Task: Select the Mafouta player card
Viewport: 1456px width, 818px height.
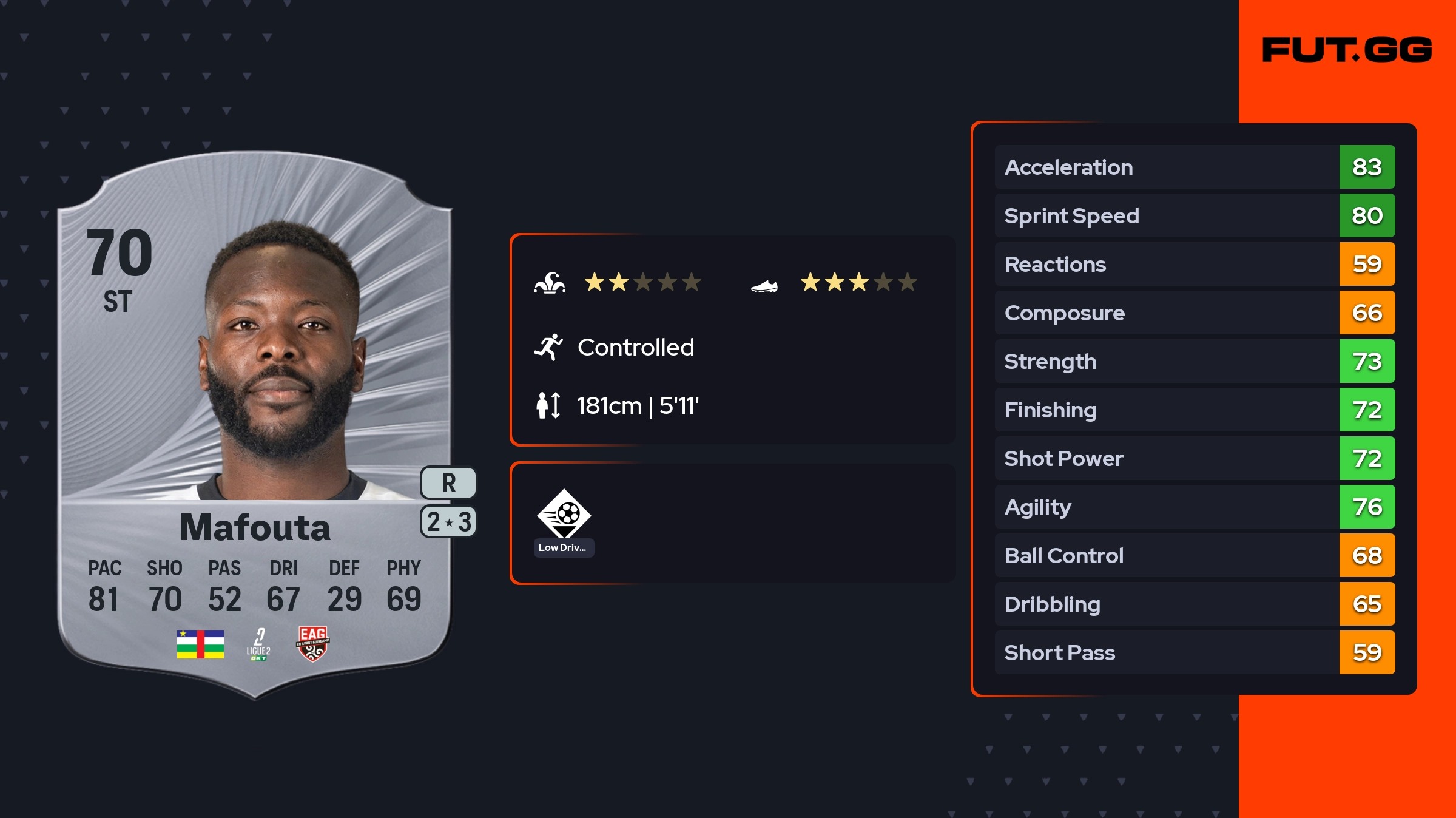Action: (x=255, y=425)
